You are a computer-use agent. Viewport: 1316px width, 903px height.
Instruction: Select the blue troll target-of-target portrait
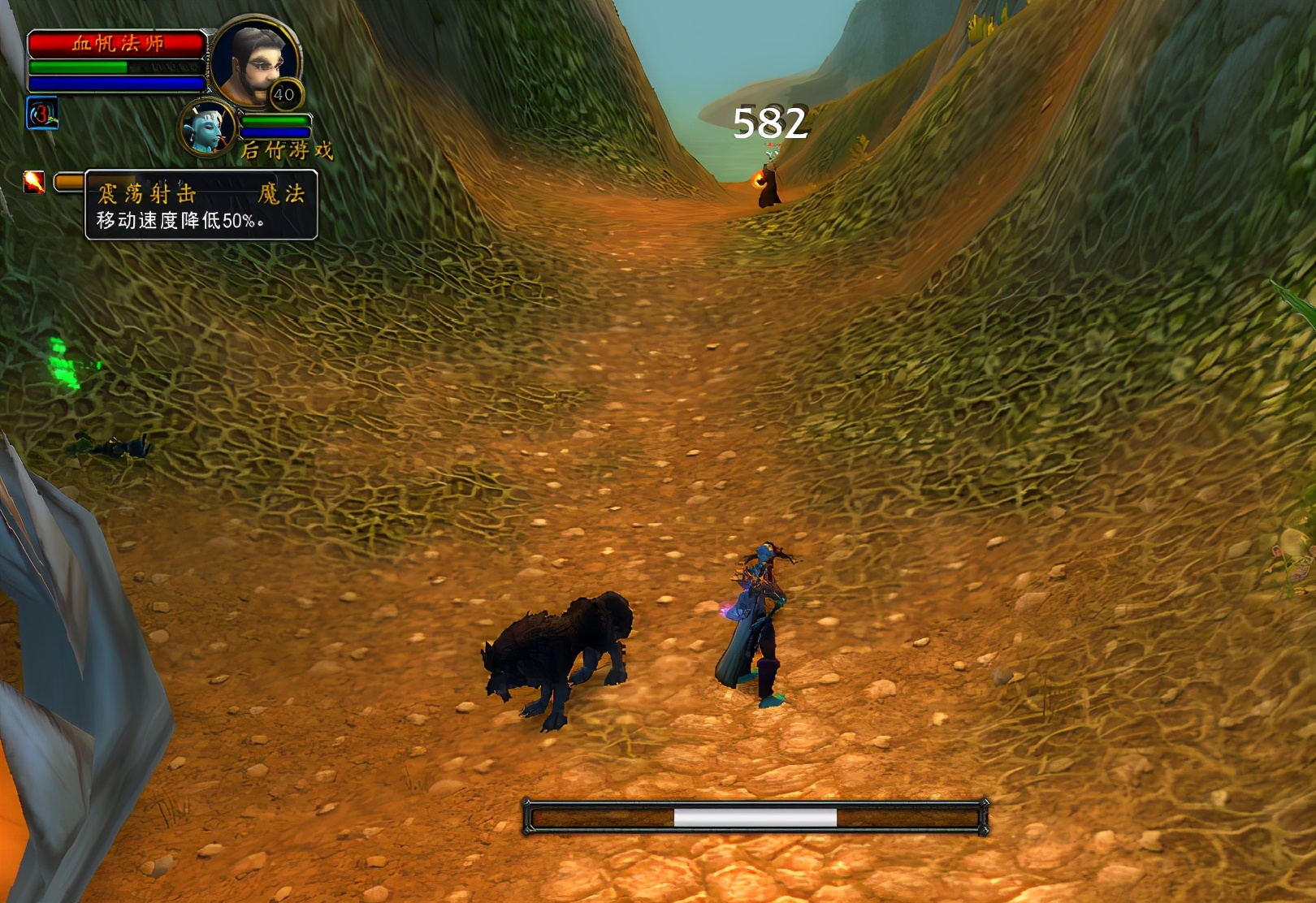[x=207, y=129]
